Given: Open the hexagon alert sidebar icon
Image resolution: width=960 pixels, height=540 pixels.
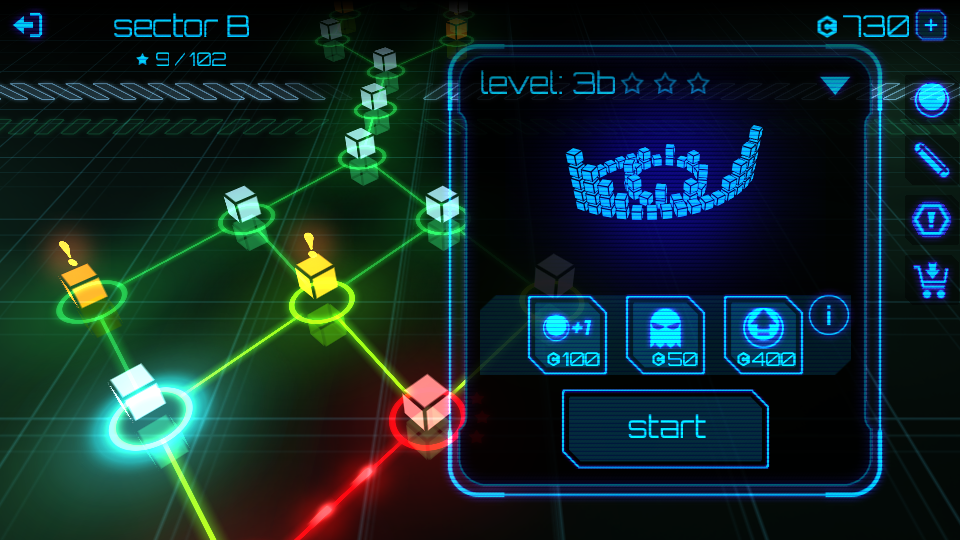Looking at the screenshot, I should [x=931, y=219].
